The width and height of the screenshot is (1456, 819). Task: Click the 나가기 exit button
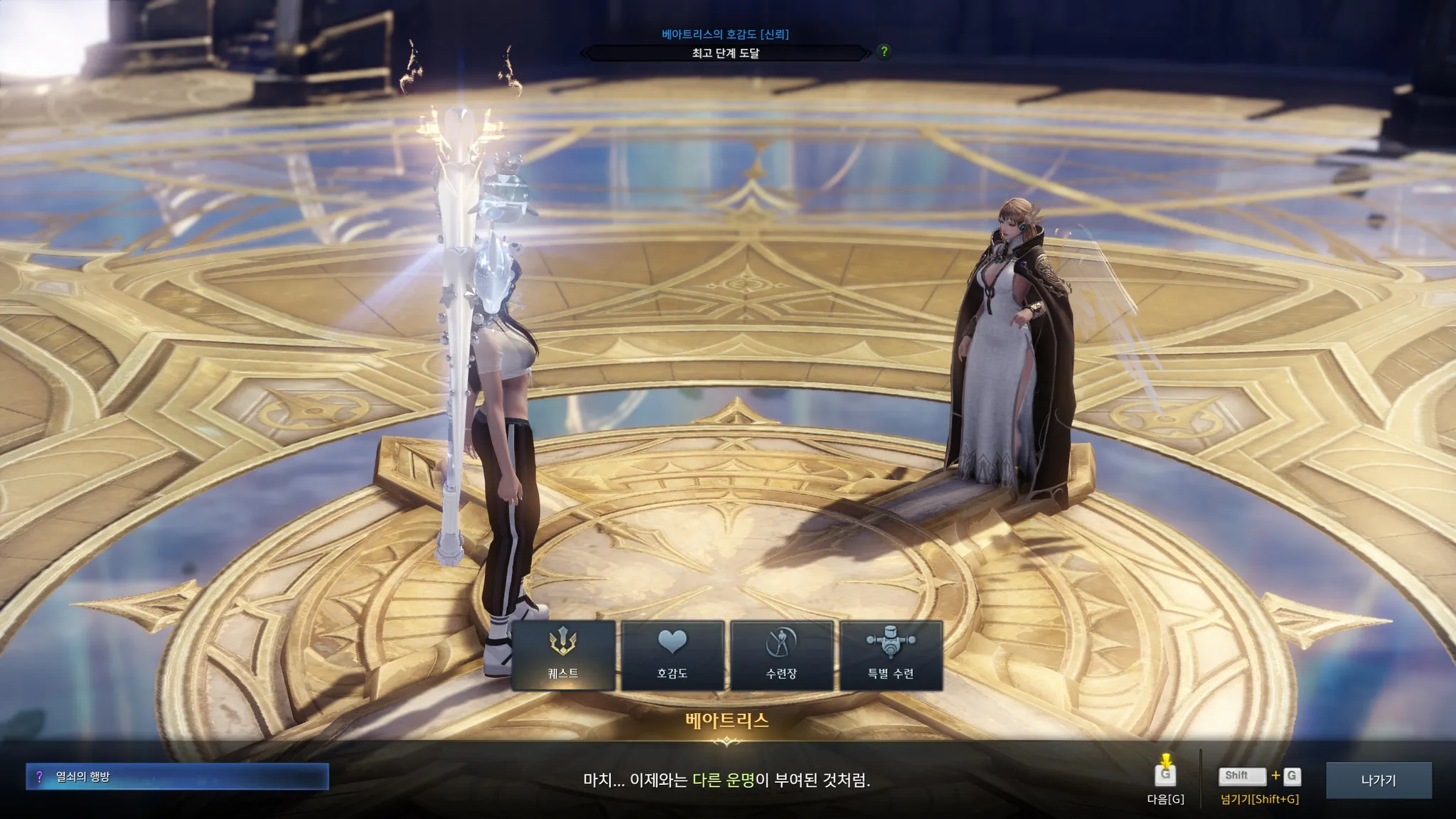pos(1379,780)
